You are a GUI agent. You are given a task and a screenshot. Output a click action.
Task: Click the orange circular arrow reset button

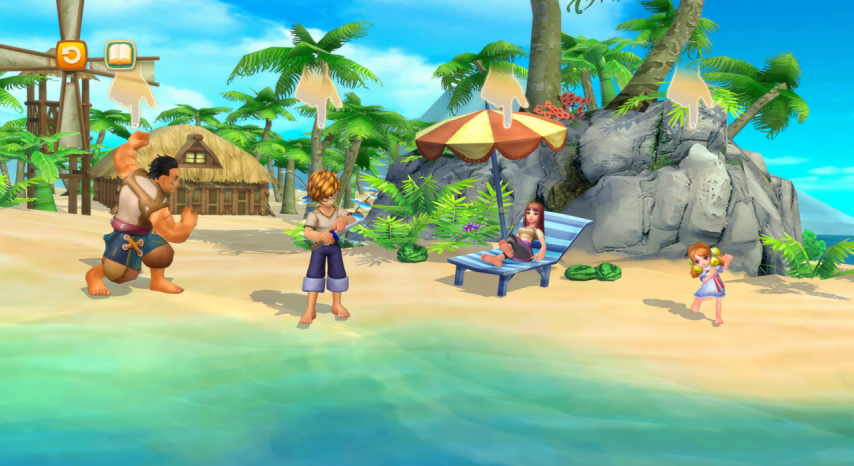[71, 55]
